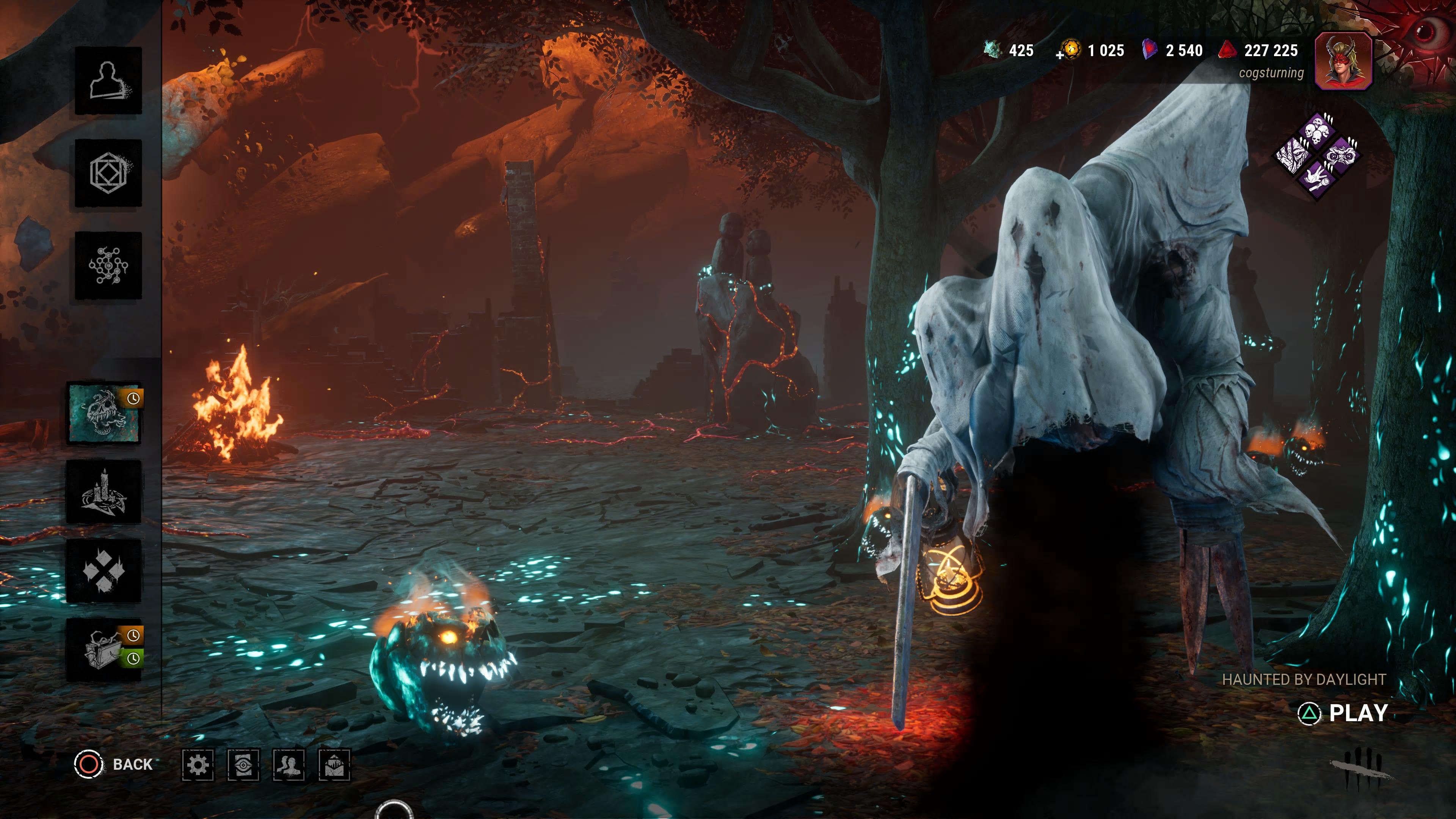The height and width of the screenshot is (819, 1456).
Task: Open the loadout hexagon icon
Action: point(108,173)
